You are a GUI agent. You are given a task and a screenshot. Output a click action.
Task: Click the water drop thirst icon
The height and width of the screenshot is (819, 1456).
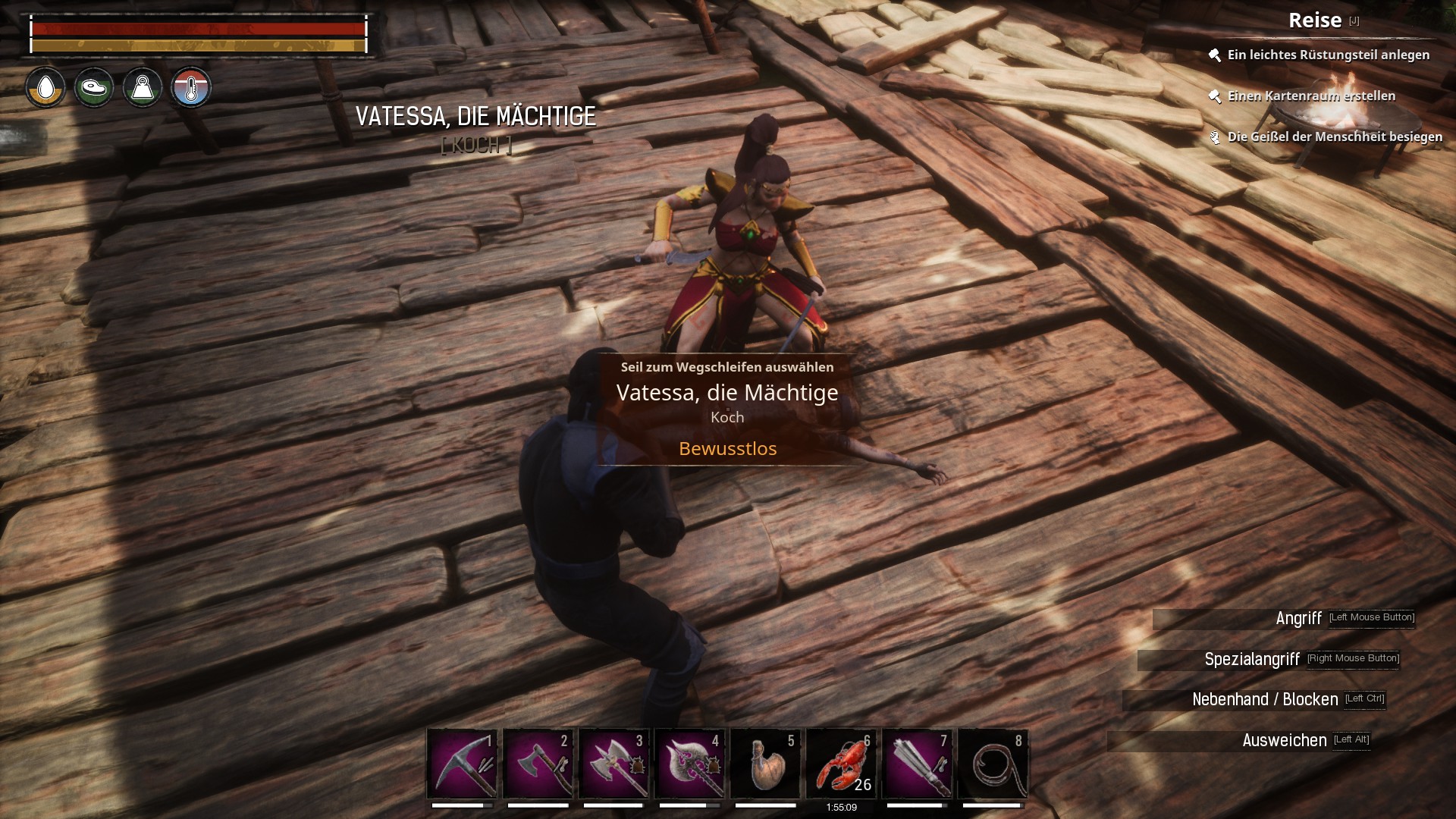pos(45,88)
